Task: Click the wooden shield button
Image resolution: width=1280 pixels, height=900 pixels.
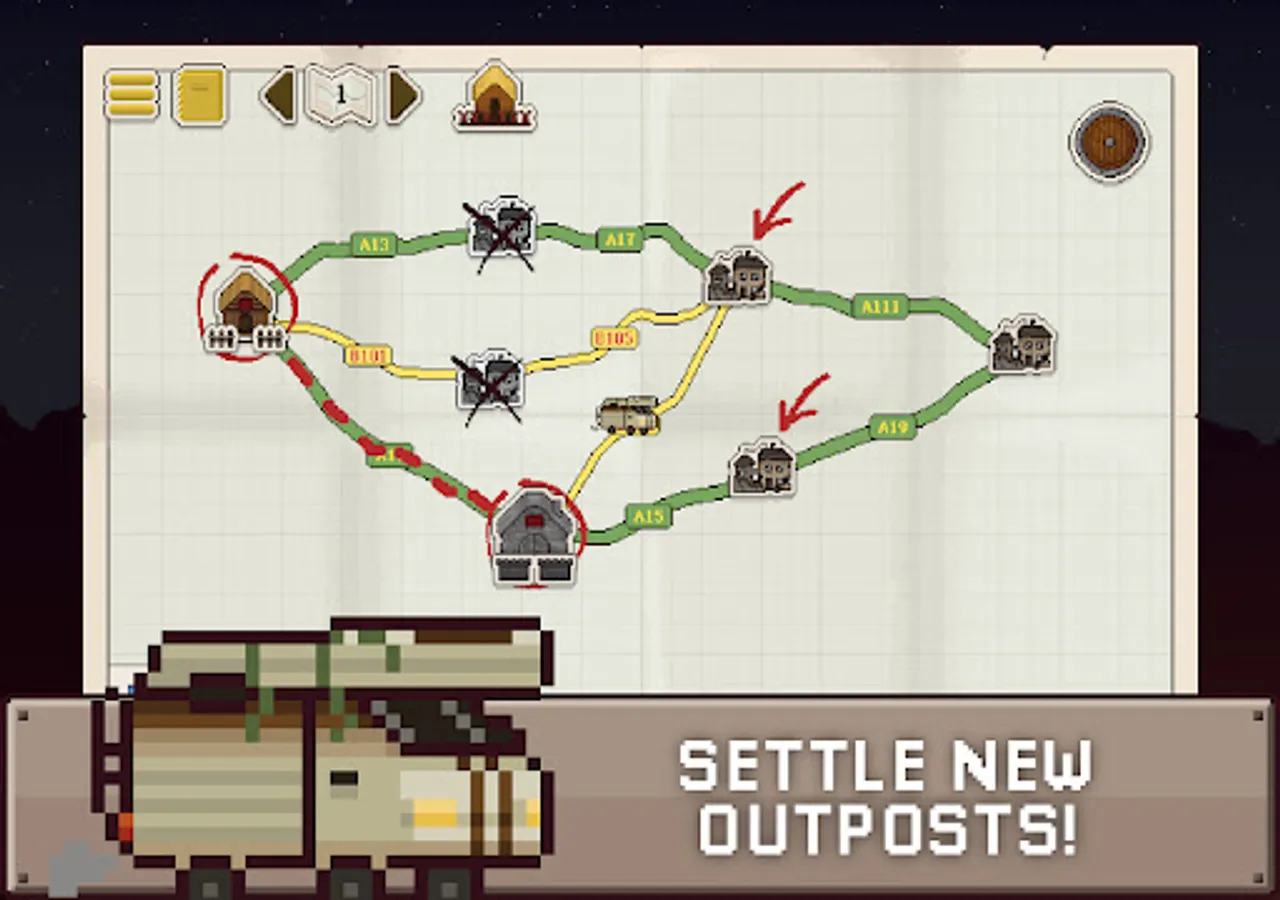Action: click(x=1110, y=140)
